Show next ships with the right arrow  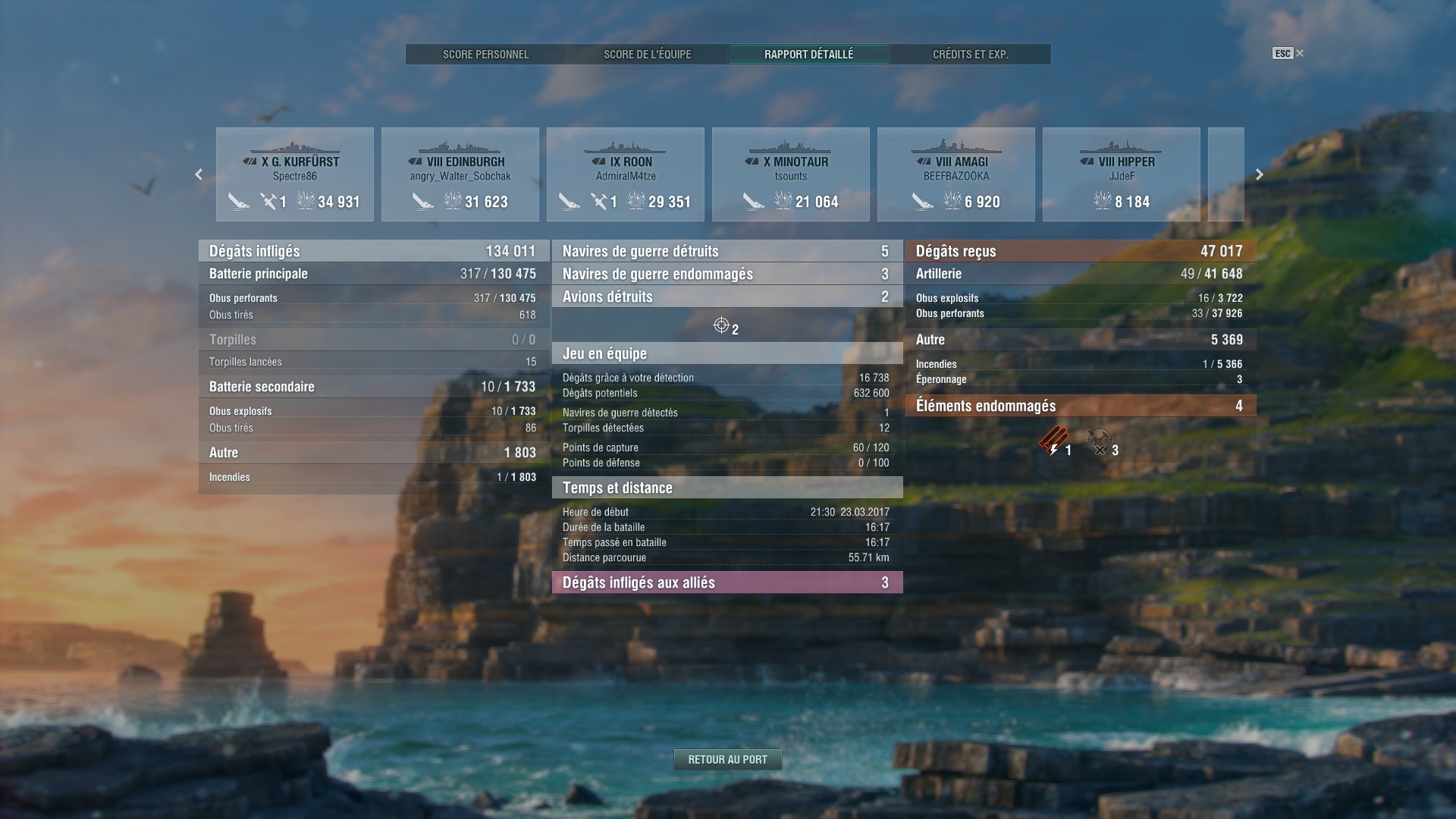click(x=1259, y=174)
